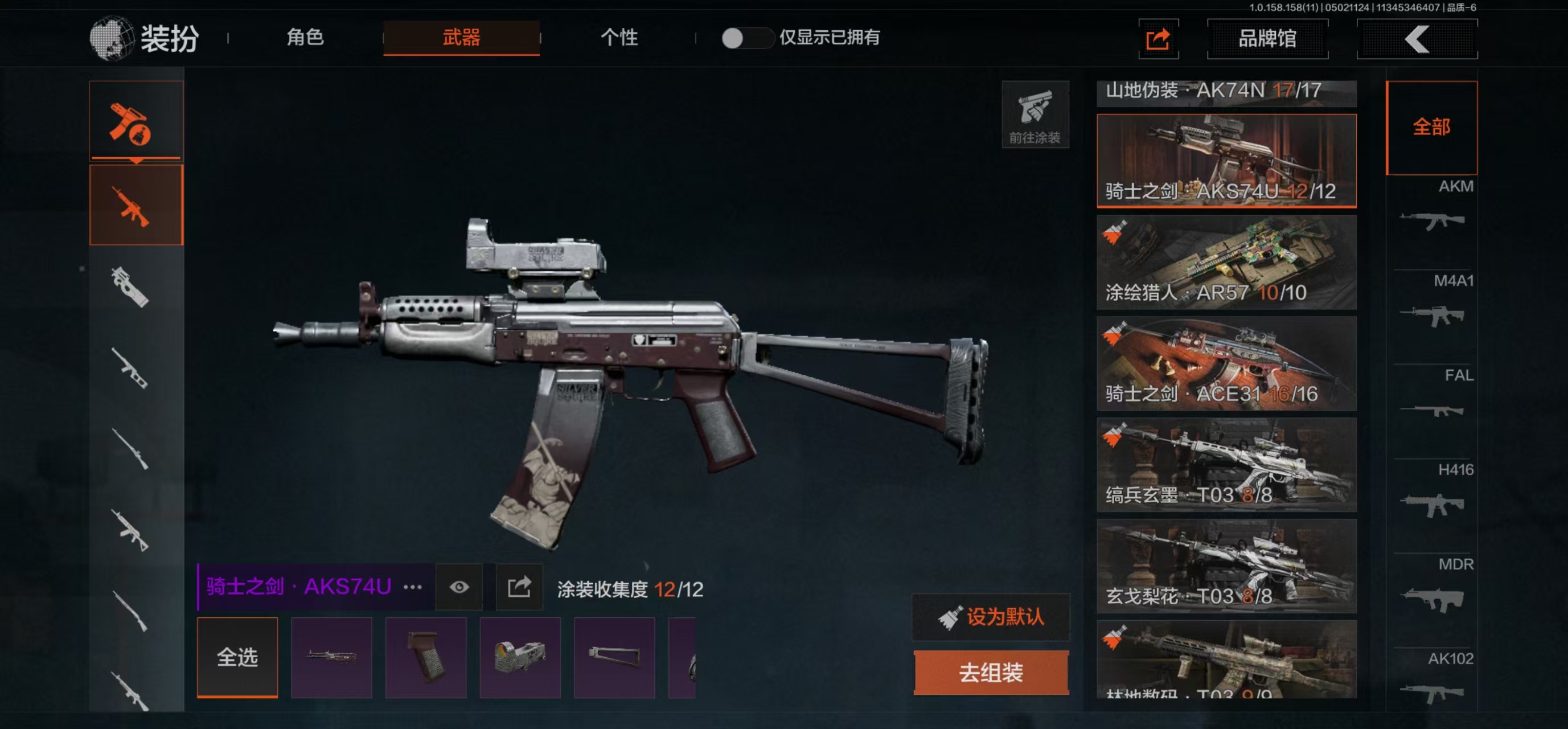The height and width of the screenshot is (729, 1568).
Task: Select the red dot sight part slot
Action: [x=520, y=657]
